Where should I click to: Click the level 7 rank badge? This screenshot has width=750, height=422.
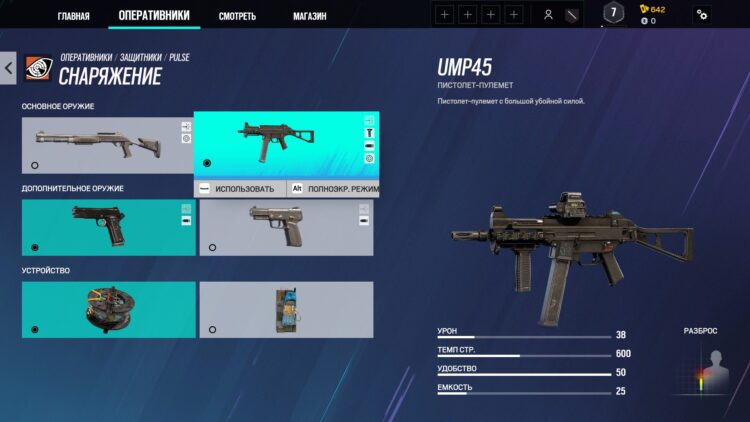point(615,14)
